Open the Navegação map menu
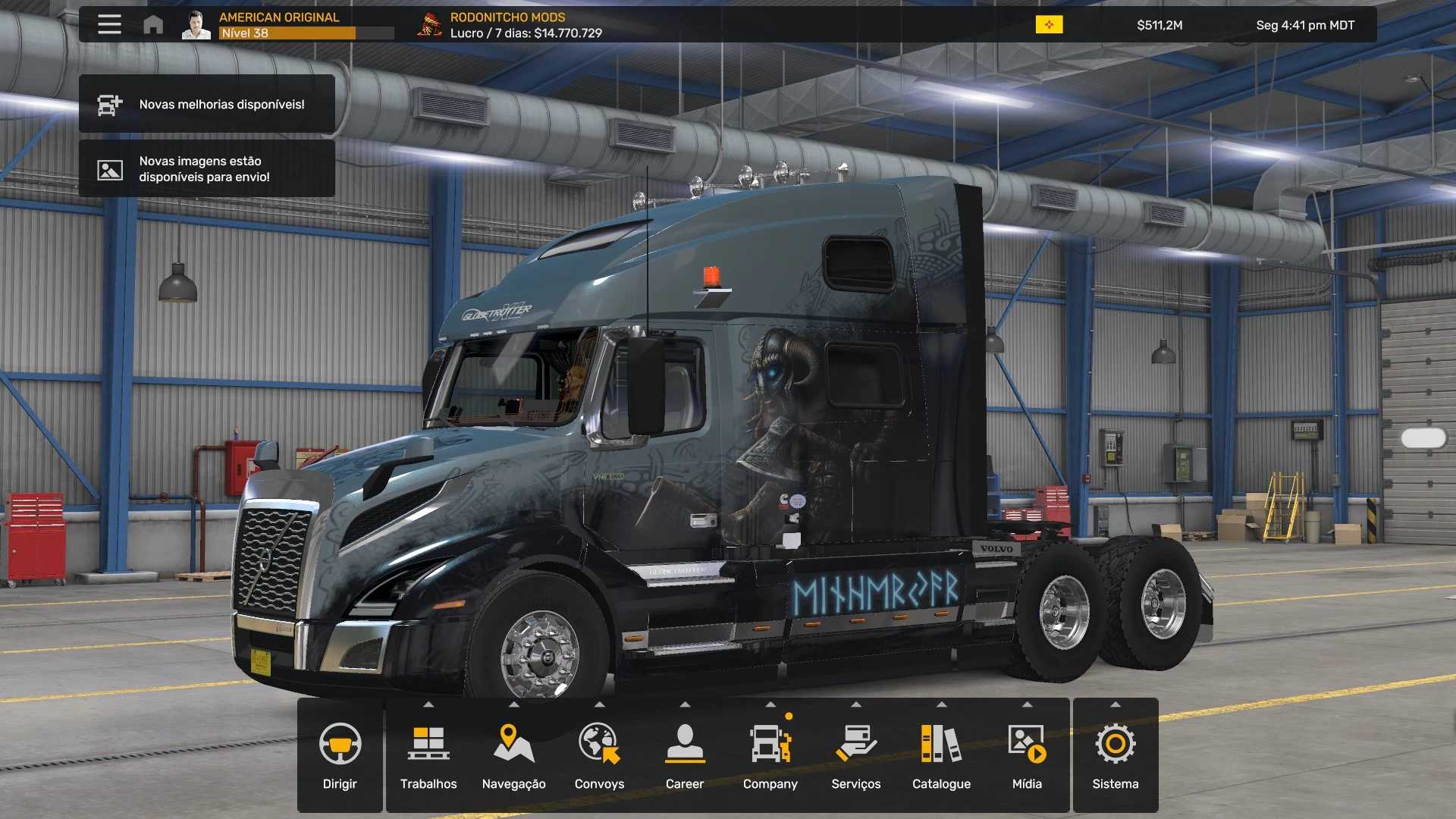The width and height of the screenshot is (1456, 819). [514, 755]
